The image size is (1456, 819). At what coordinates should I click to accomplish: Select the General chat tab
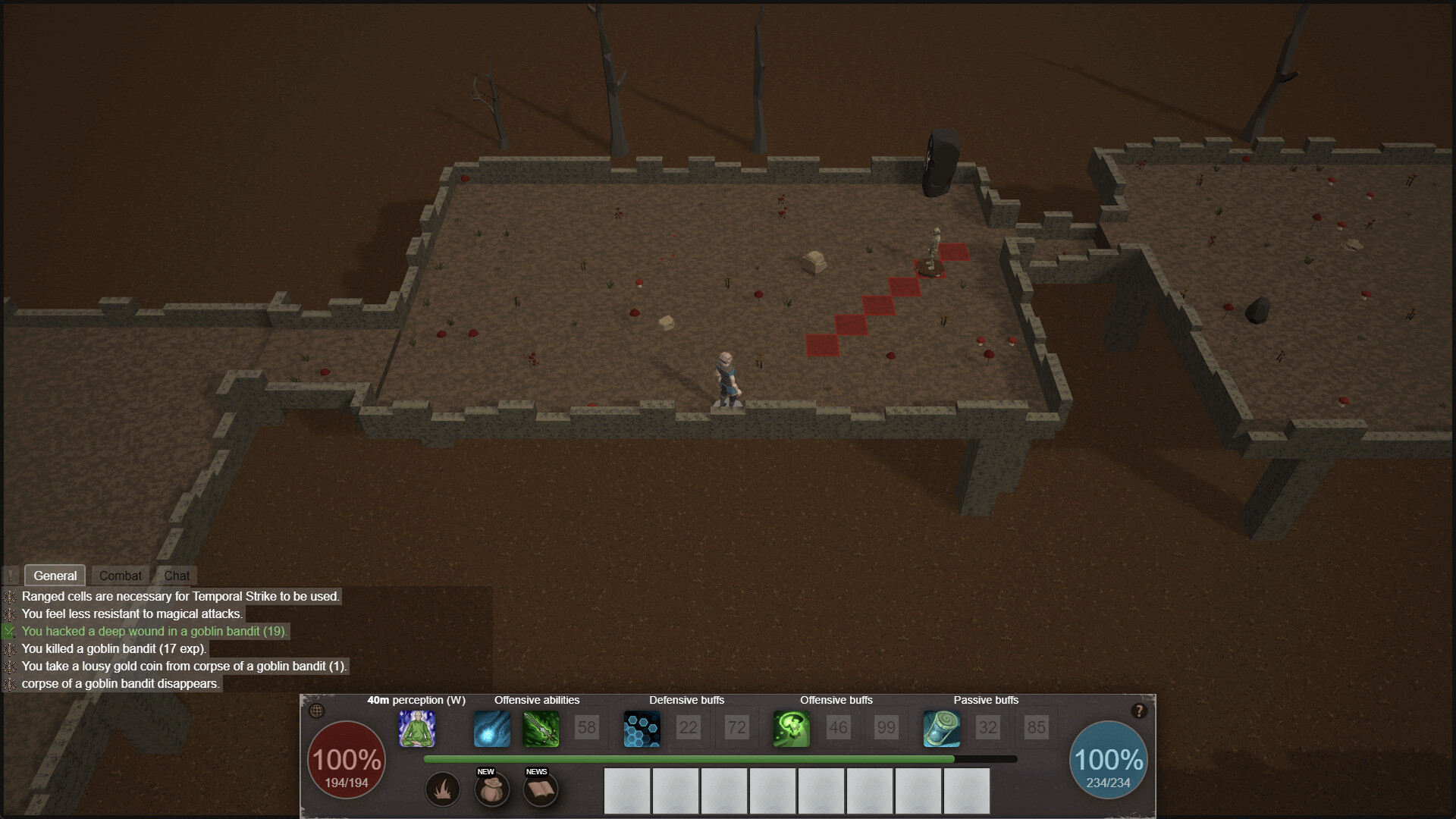coord(55,576)
